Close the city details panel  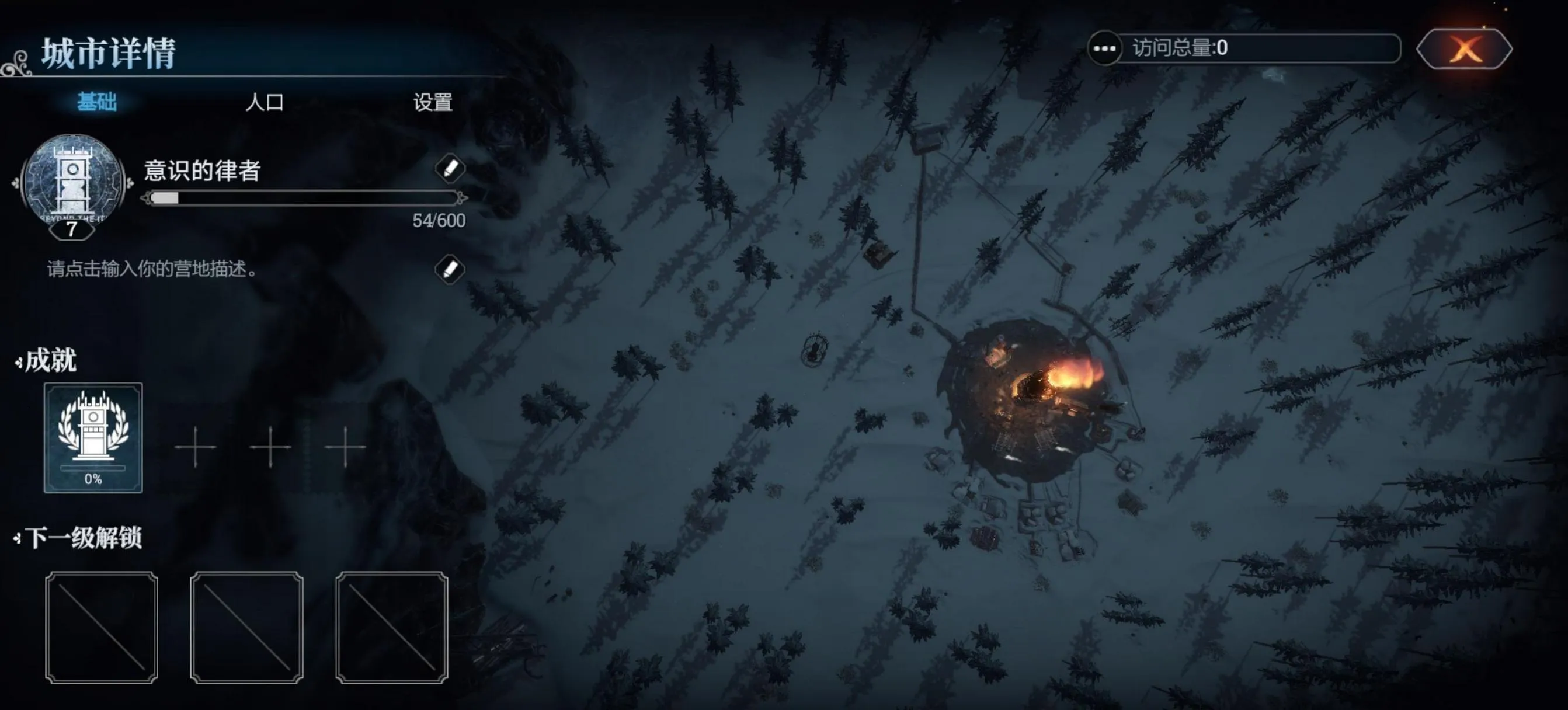click(x=1465, y=48)
